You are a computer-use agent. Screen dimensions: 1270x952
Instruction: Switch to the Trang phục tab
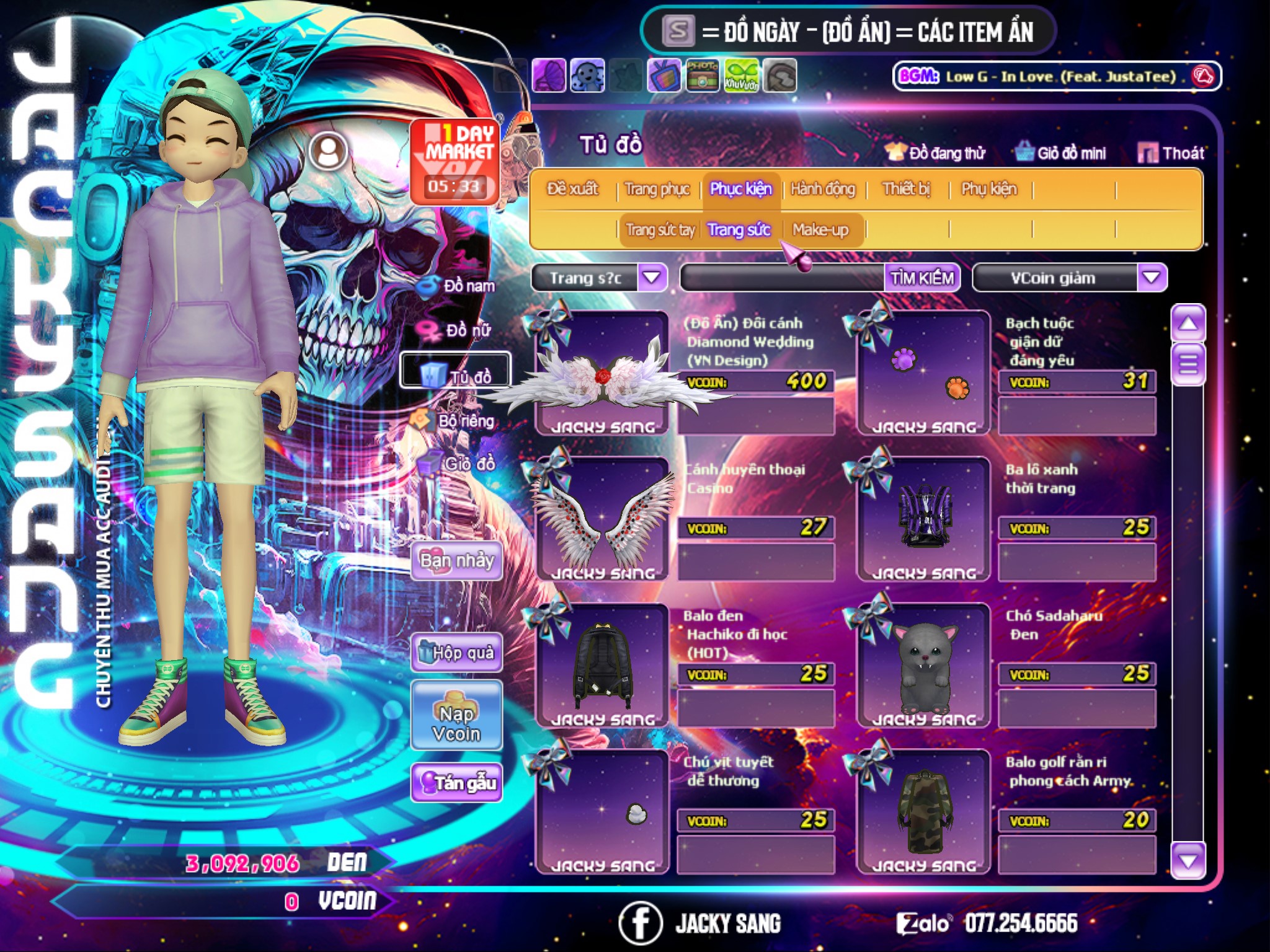click(x=657, y=189)
